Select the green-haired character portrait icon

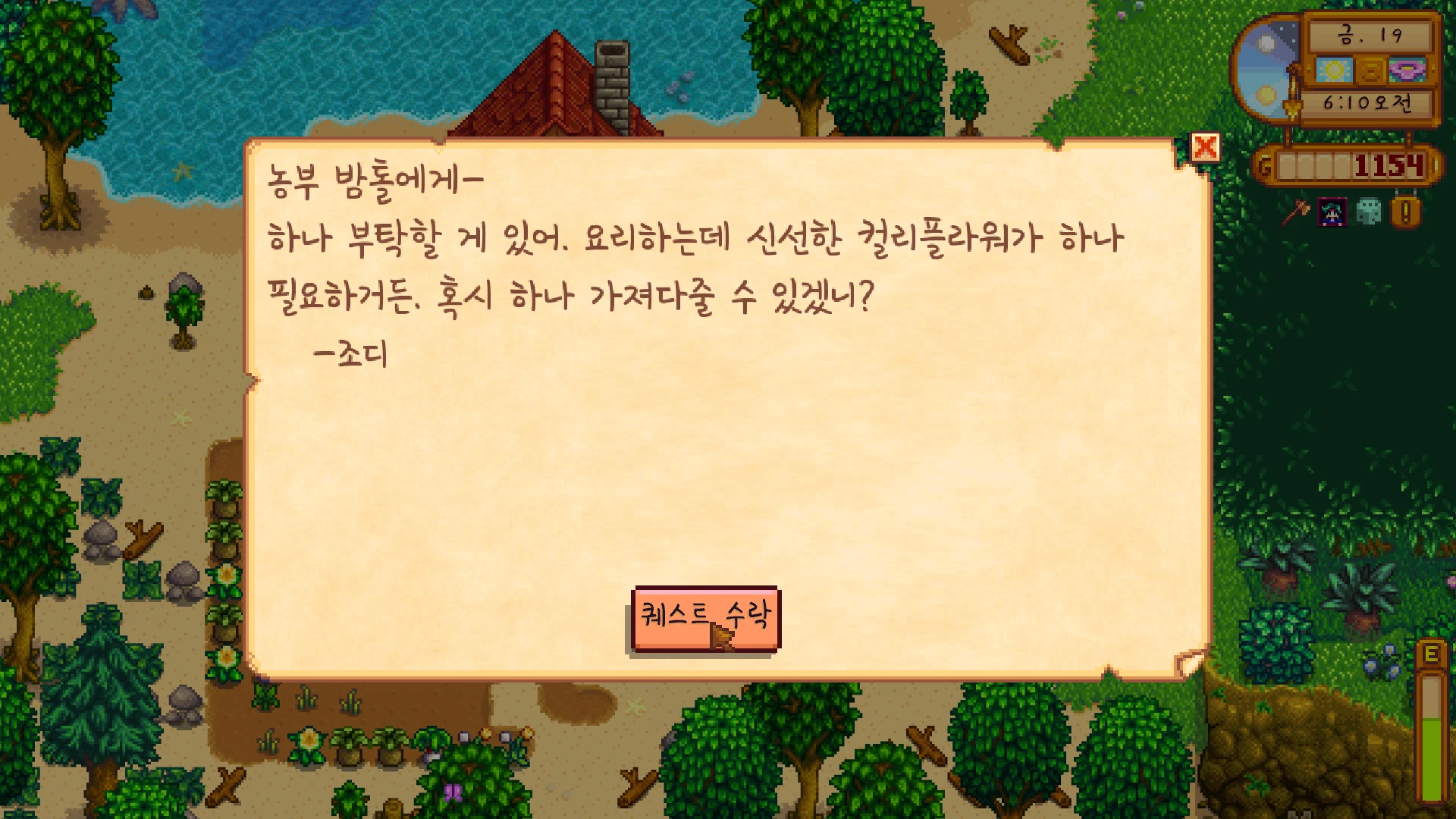click(x=1332, y=212)
